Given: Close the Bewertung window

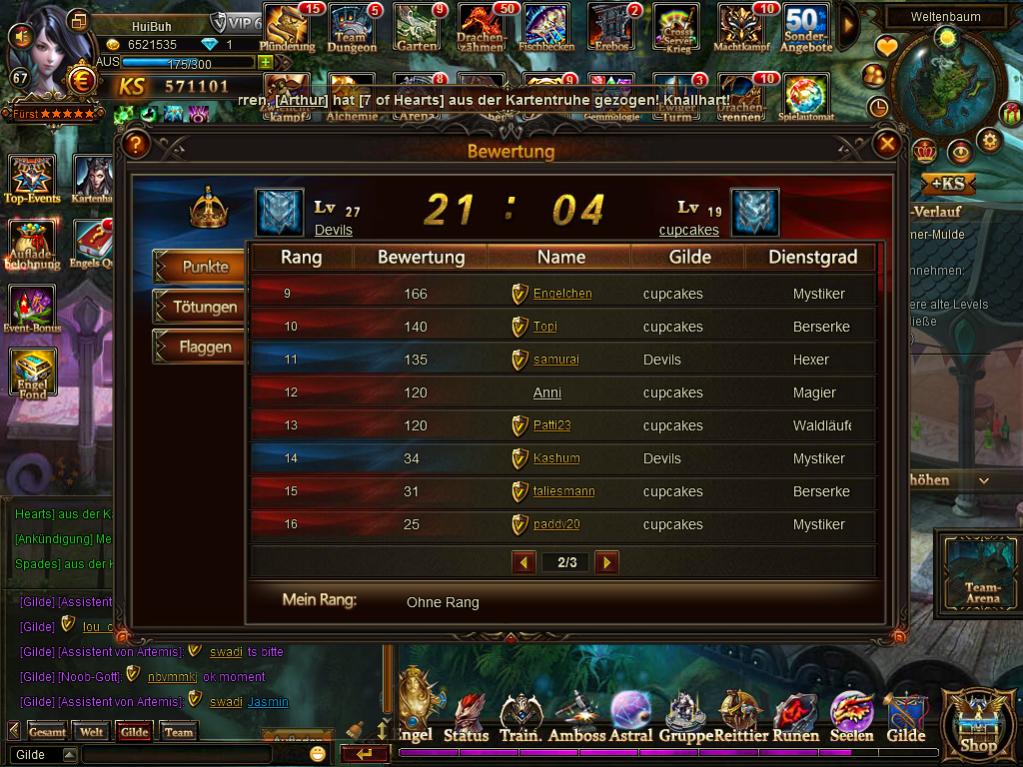Looking at the screenshot, I should pyautogui.click(x=887, y=145).
